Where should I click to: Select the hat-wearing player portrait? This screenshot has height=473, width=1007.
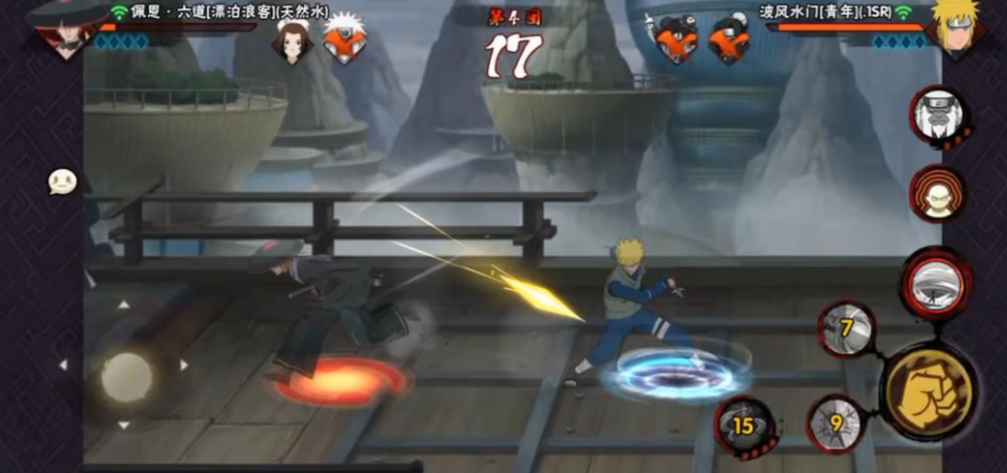tap(65, 28)
